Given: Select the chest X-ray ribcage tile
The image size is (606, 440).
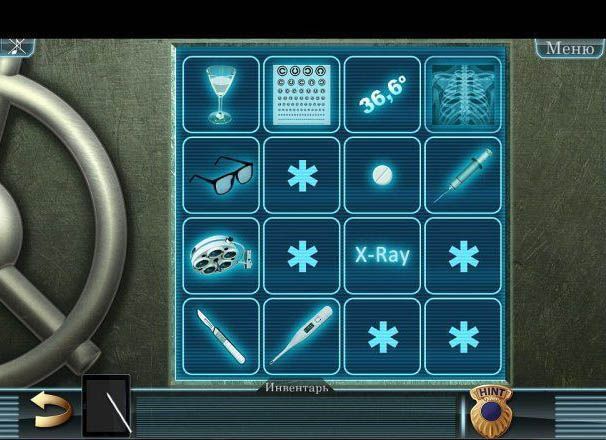Looking at the screenshot, I should (x=462, y=93).
